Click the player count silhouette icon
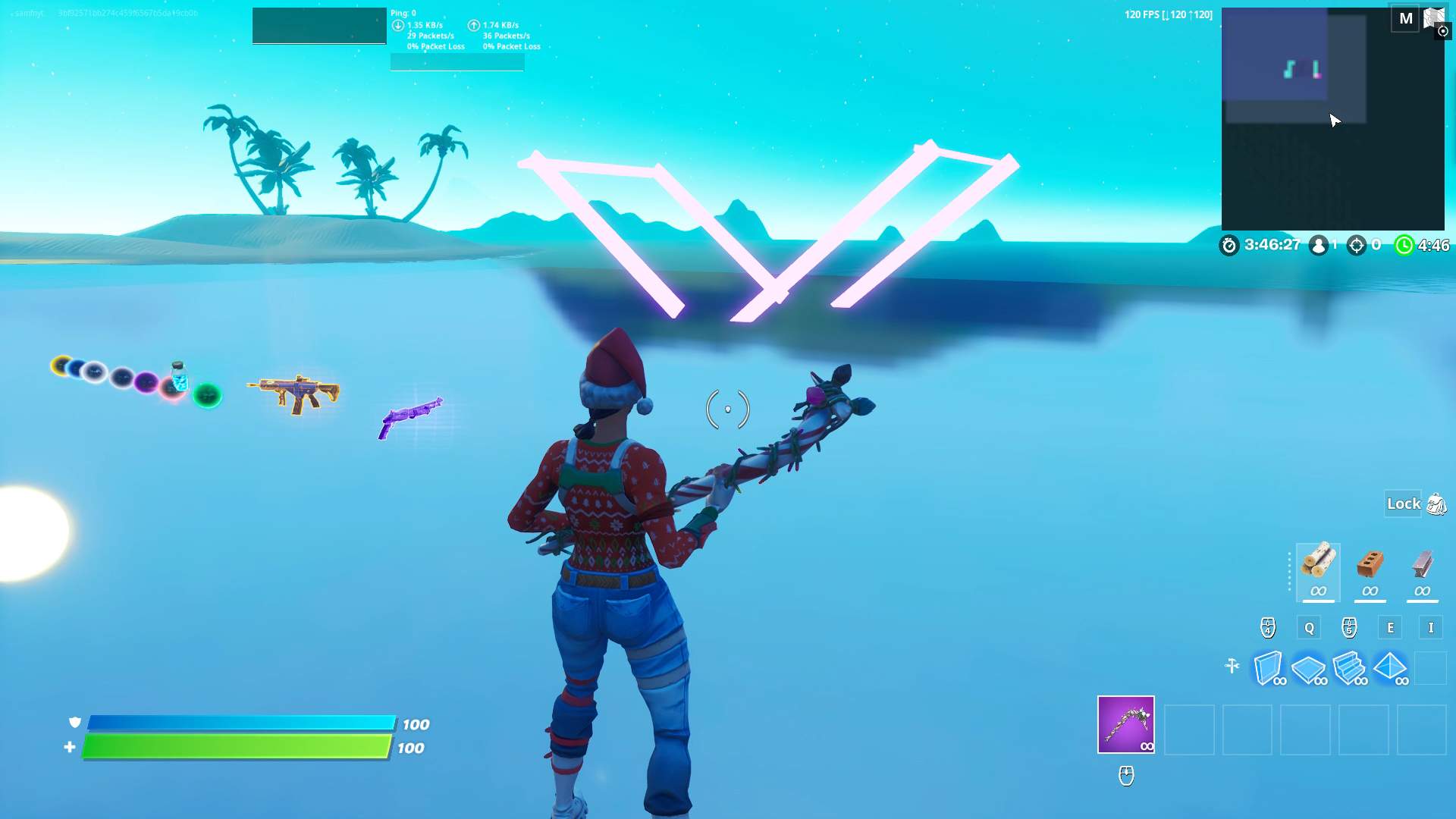 pos(1317,245)
